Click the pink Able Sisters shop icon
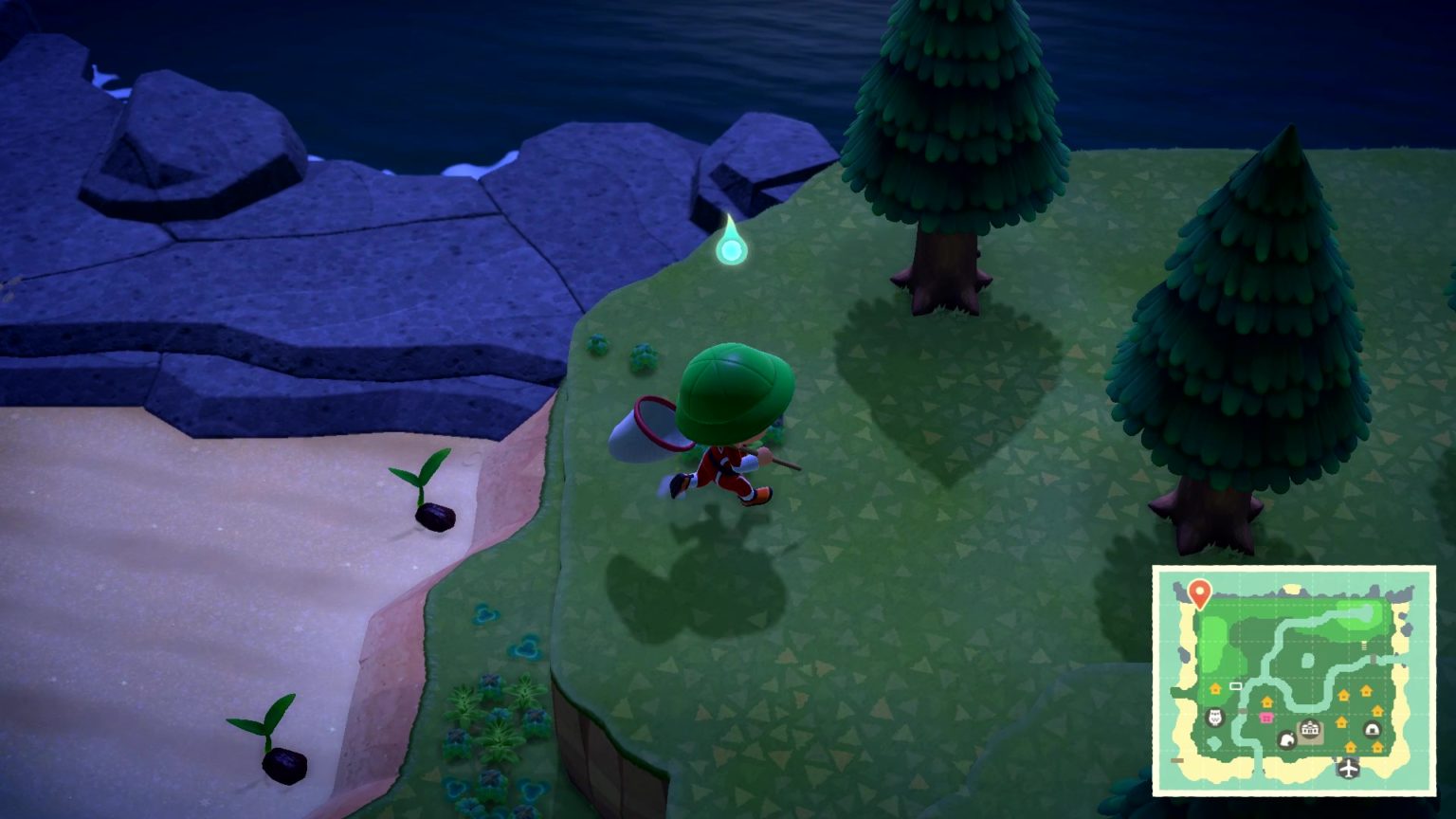Viewport: 1456px width, 819px height. click(1267, 717)
